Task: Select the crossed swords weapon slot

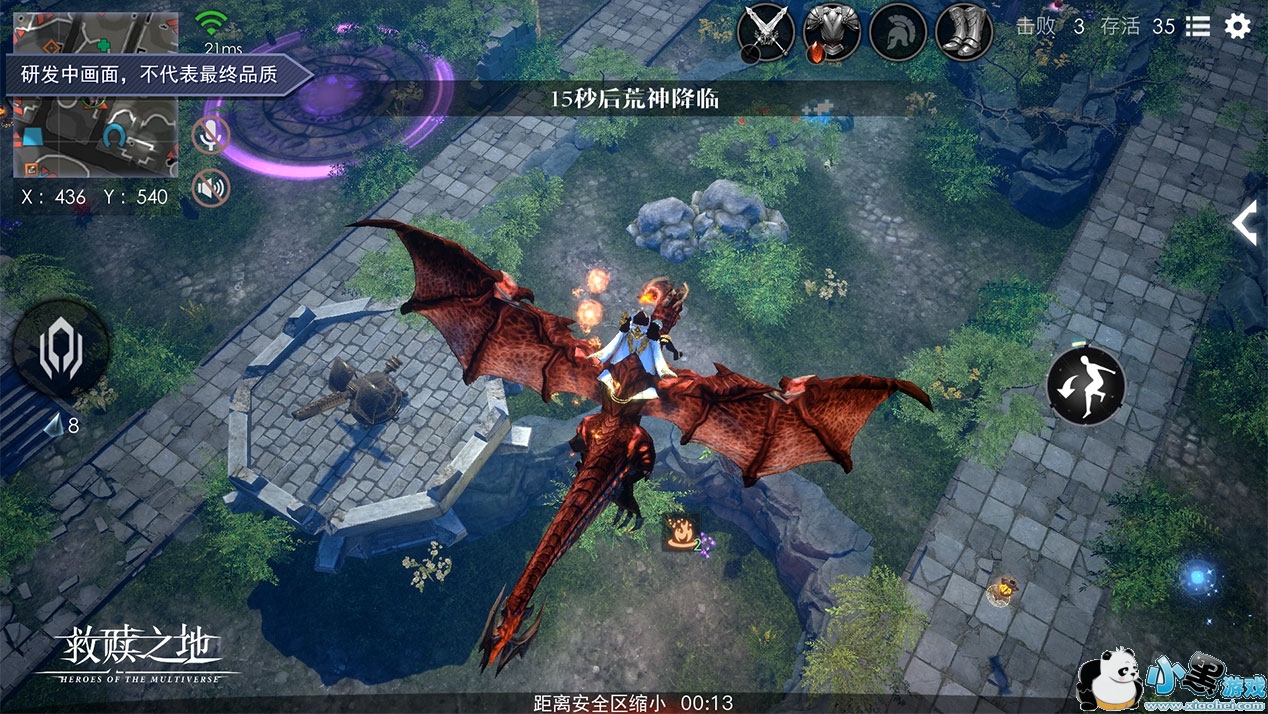Action: pos(765,33)
